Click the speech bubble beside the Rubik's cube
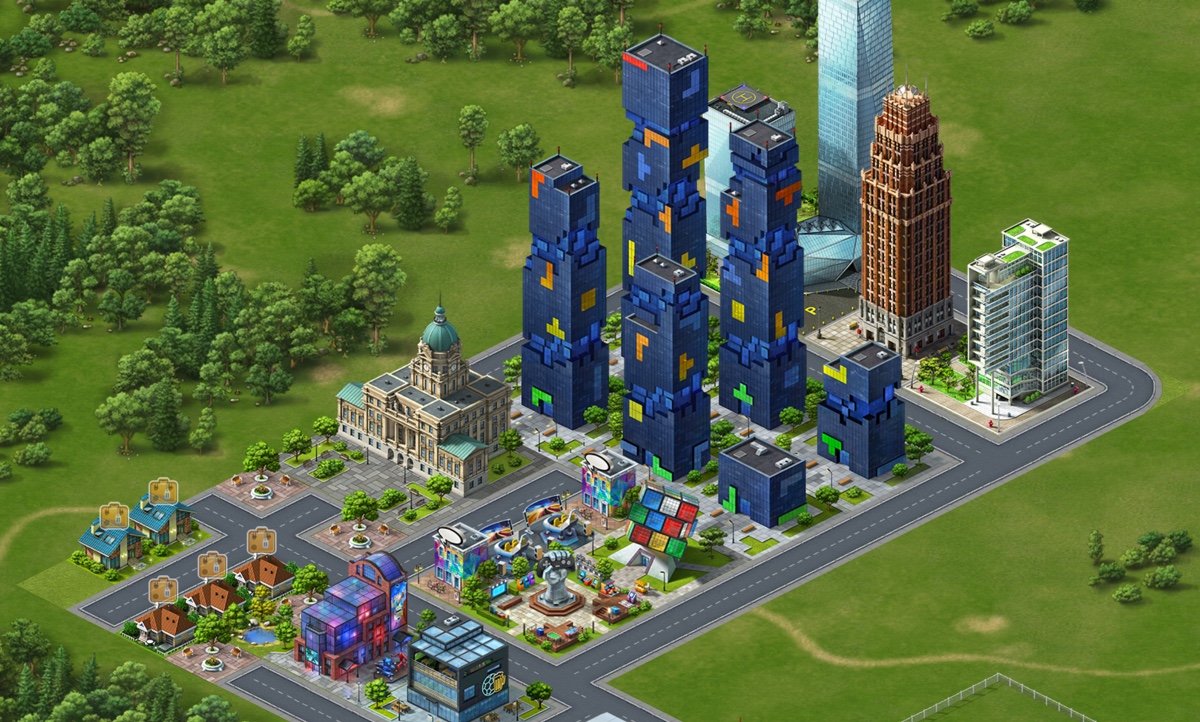This screenshot has height=722, width=1200. [598, 461]
